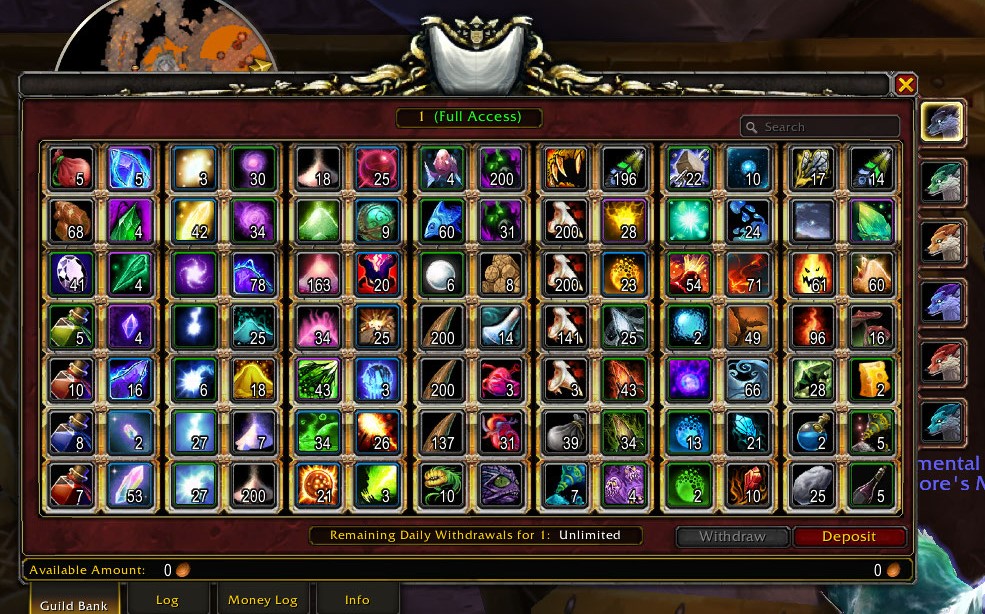Open the Money Log tab
Viewport: 985px width, 614px height.
(262, 600)
